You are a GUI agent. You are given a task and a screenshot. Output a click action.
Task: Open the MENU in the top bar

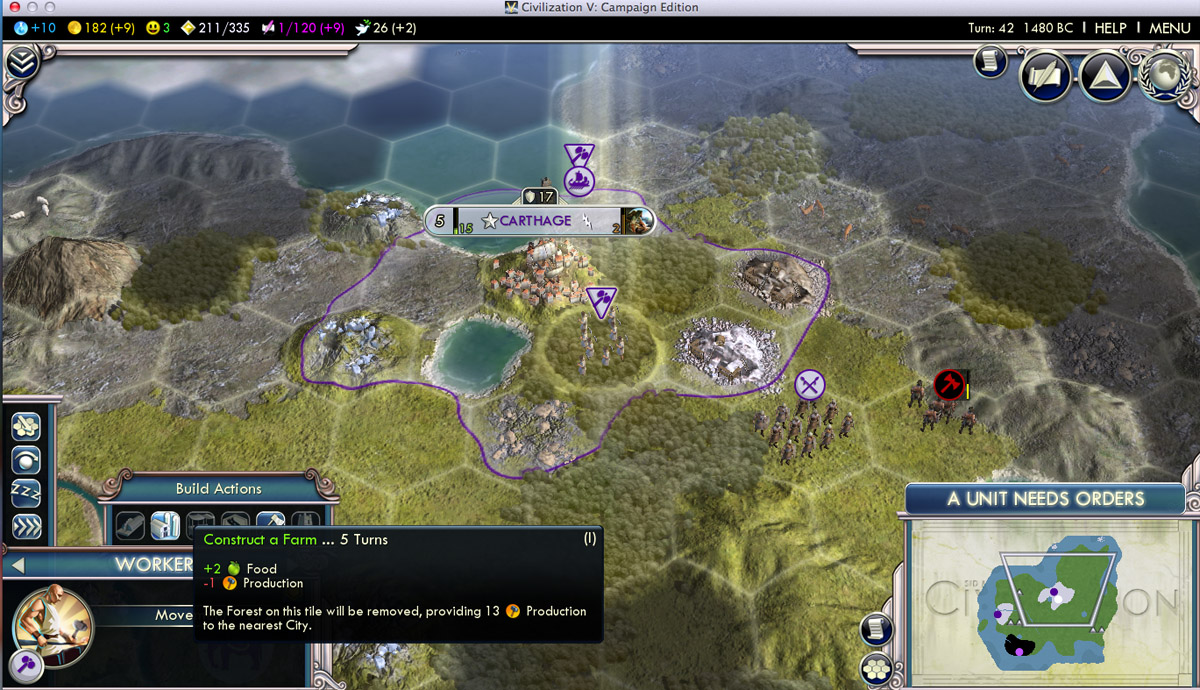[1169, 28]
